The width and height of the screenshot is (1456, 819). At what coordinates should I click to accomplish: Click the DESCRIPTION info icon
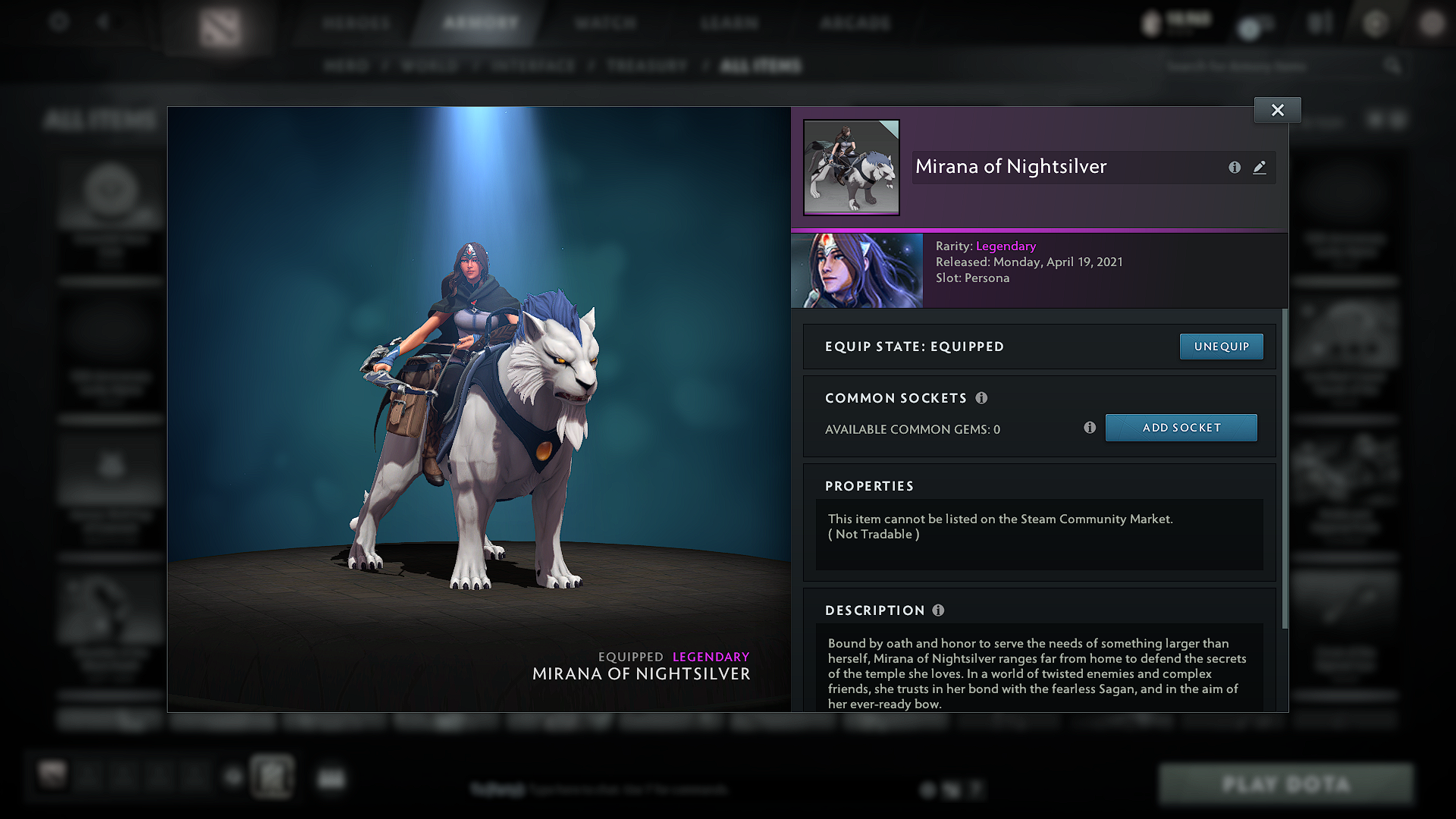pos(940,610)
